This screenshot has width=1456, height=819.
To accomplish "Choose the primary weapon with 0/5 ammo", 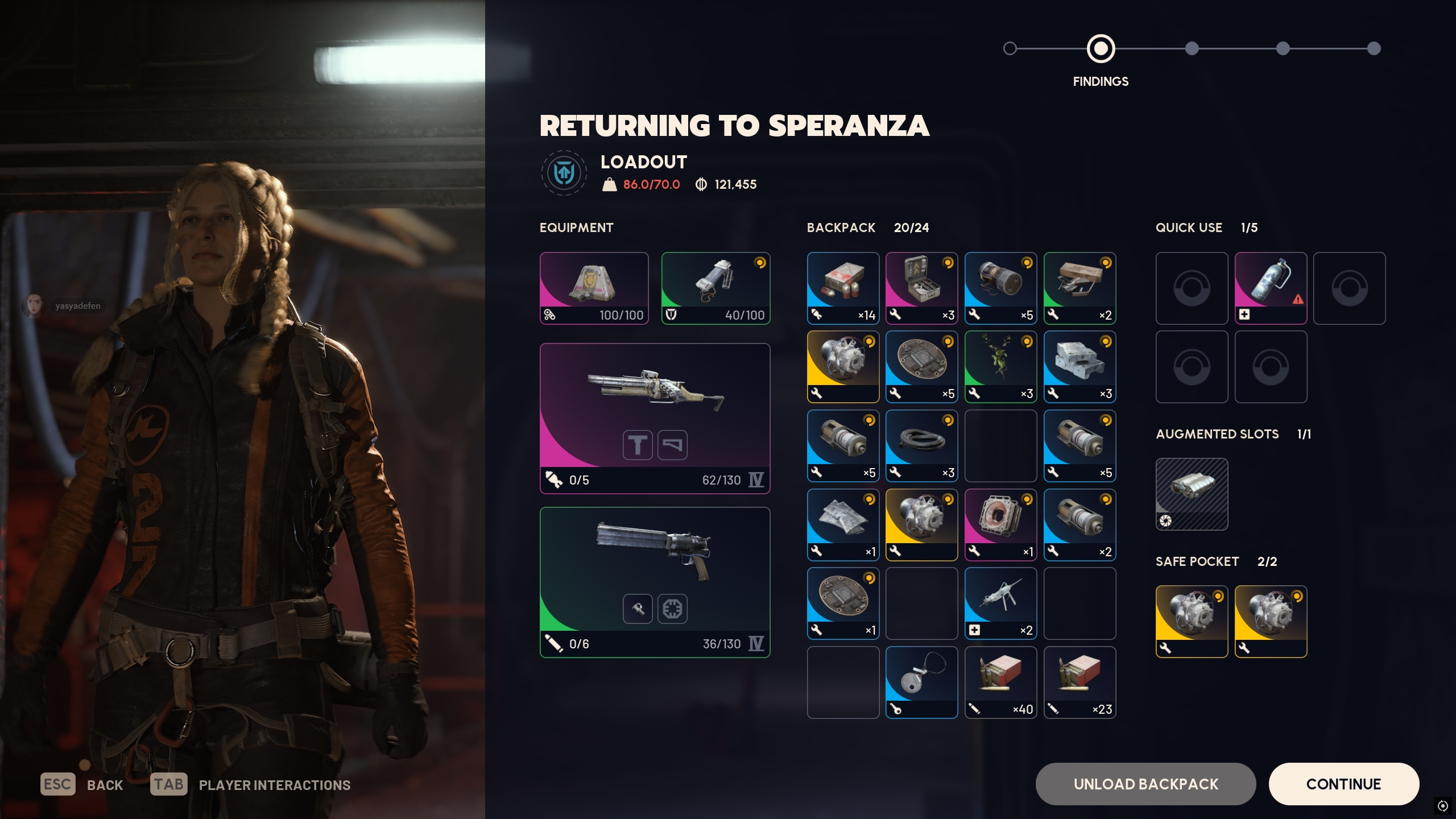I will [655, 417].
